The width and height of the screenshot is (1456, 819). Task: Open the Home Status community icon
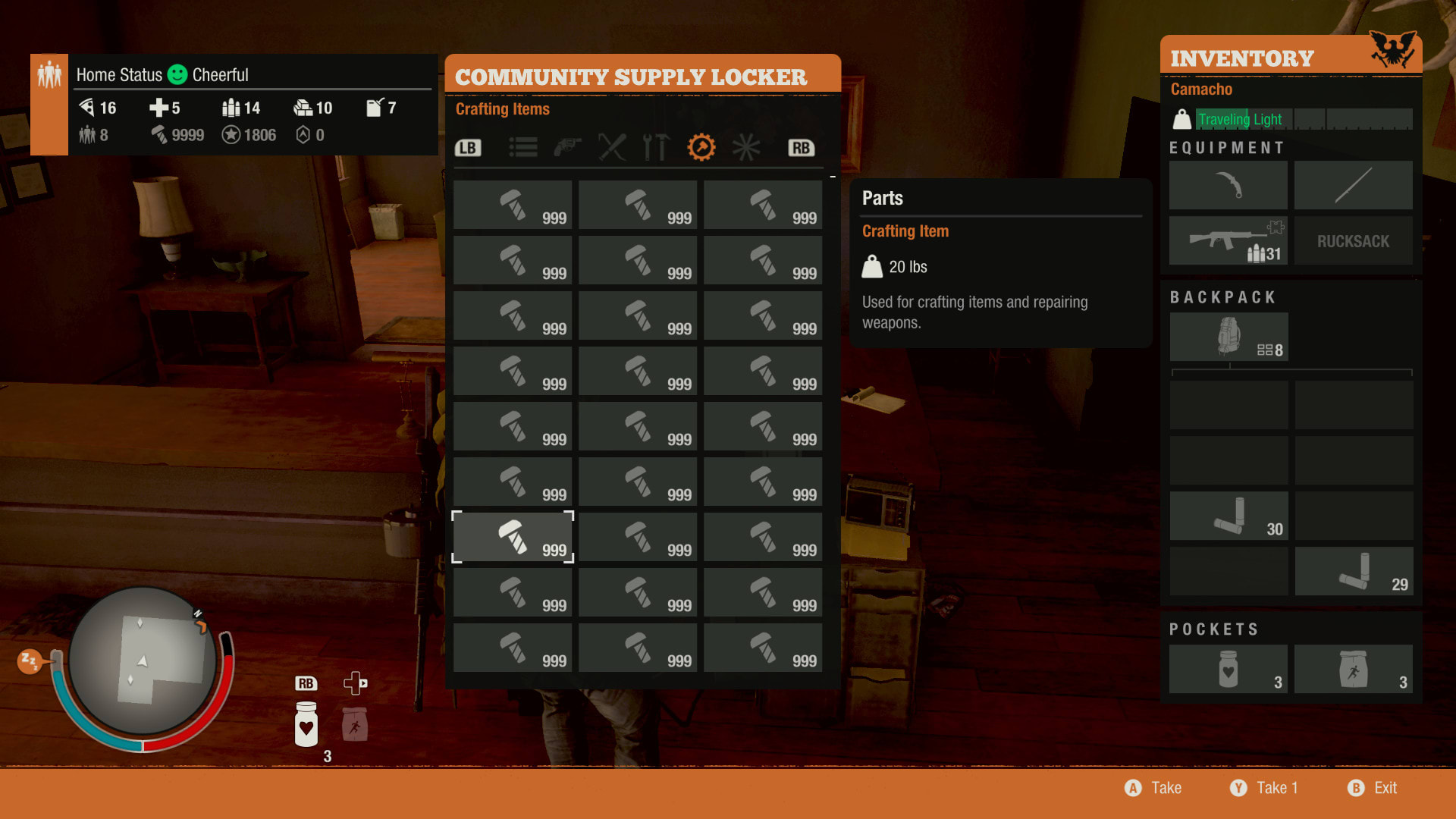(x=49, y=76)
